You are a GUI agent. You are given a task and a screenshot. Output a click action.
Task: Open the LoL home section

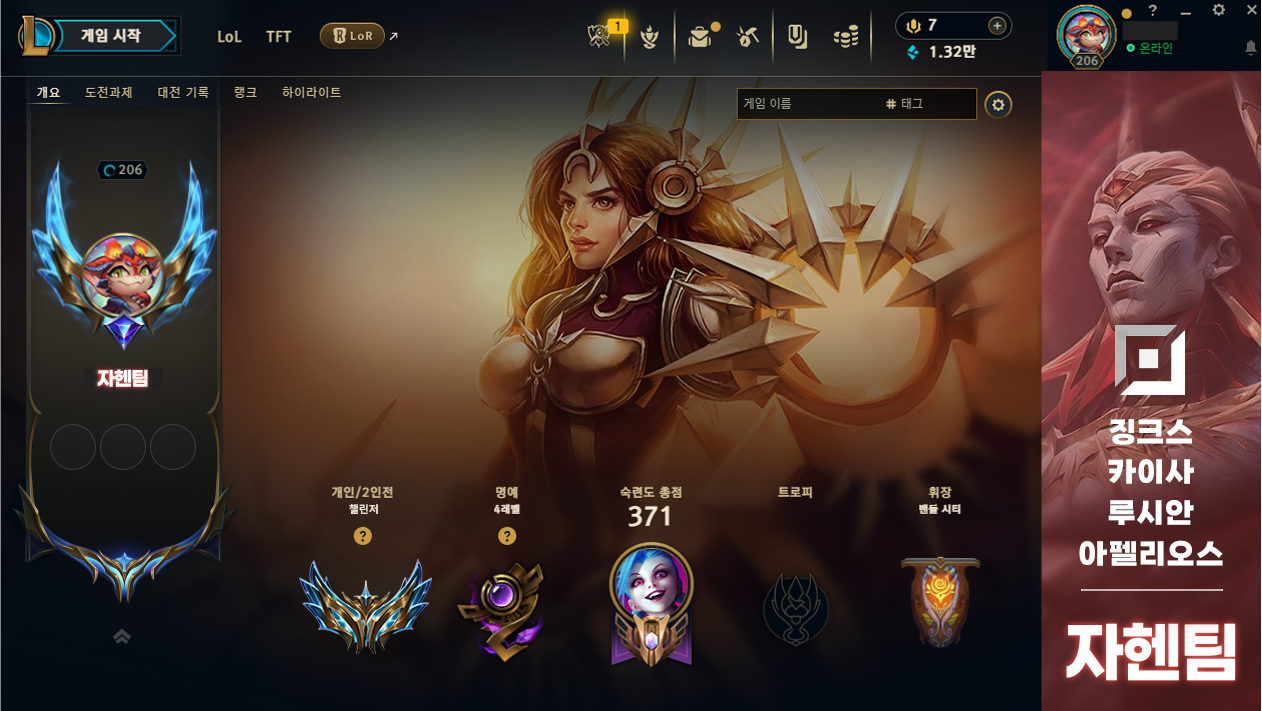pos(229,37)
